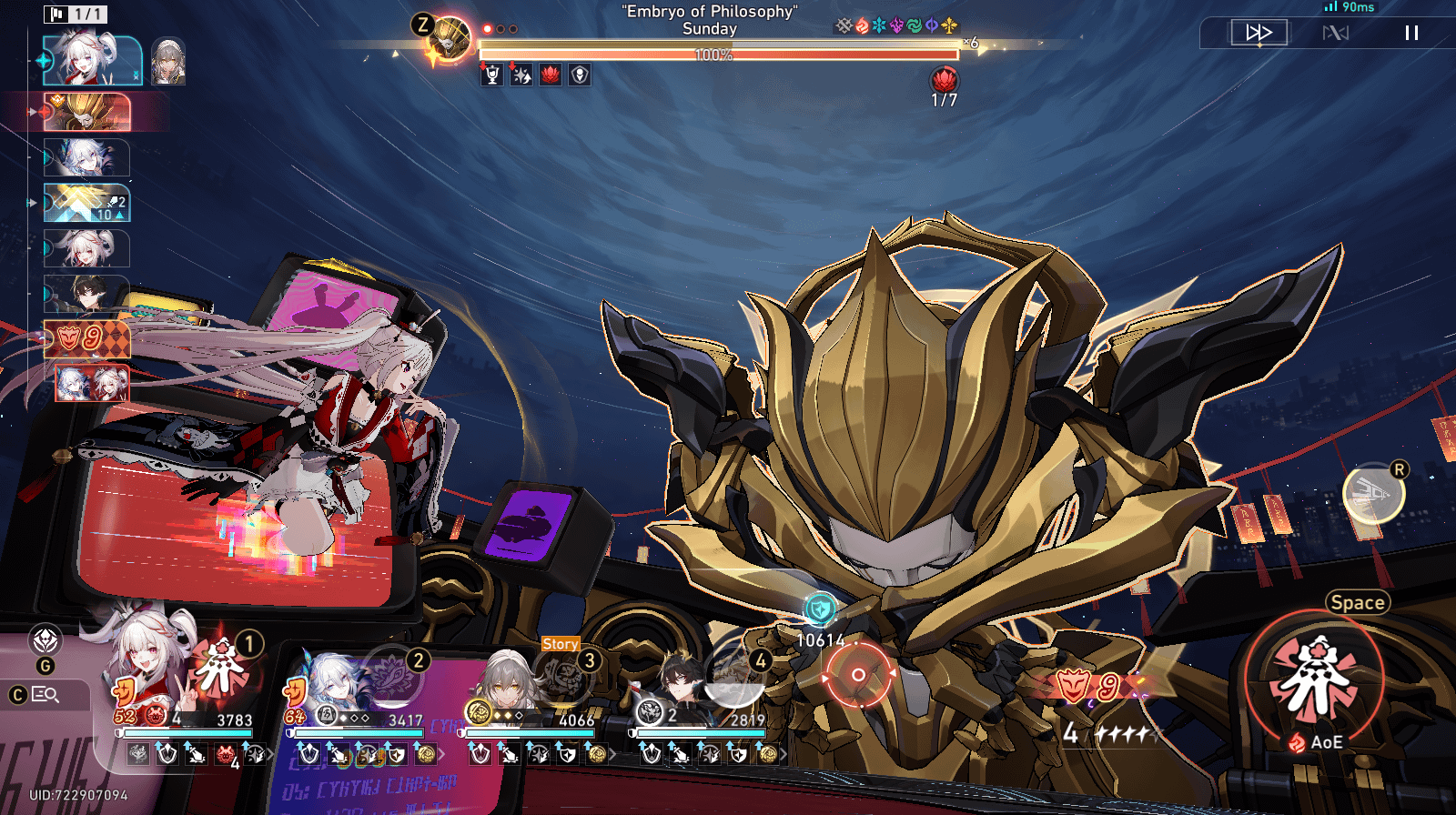Click the heart-9 counter in turn order
Screen dimensions: 1456x815
coord(86,339)
